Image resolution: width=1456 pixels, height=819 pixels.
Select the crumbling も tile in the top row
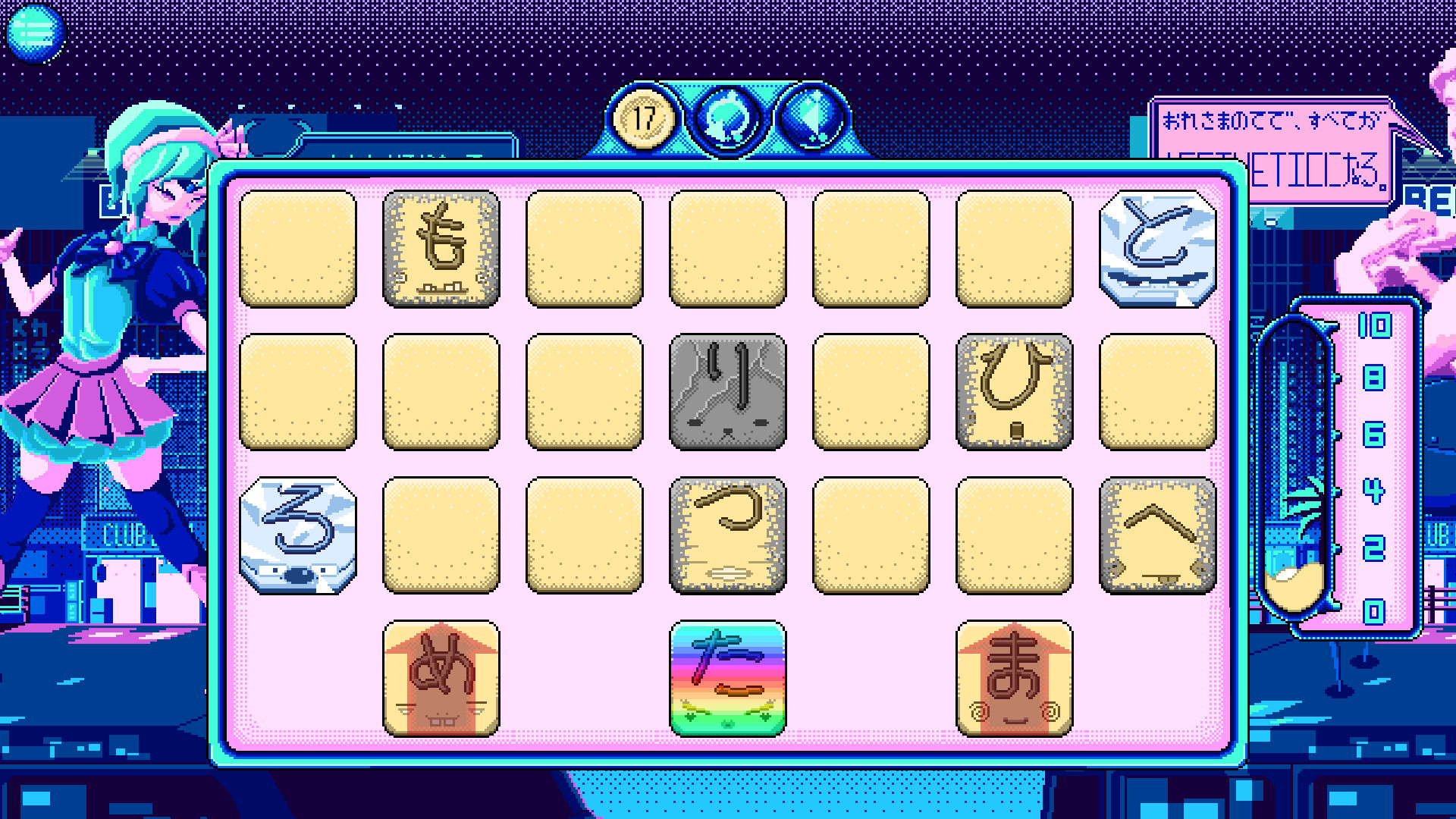click(x=441, y=248)
